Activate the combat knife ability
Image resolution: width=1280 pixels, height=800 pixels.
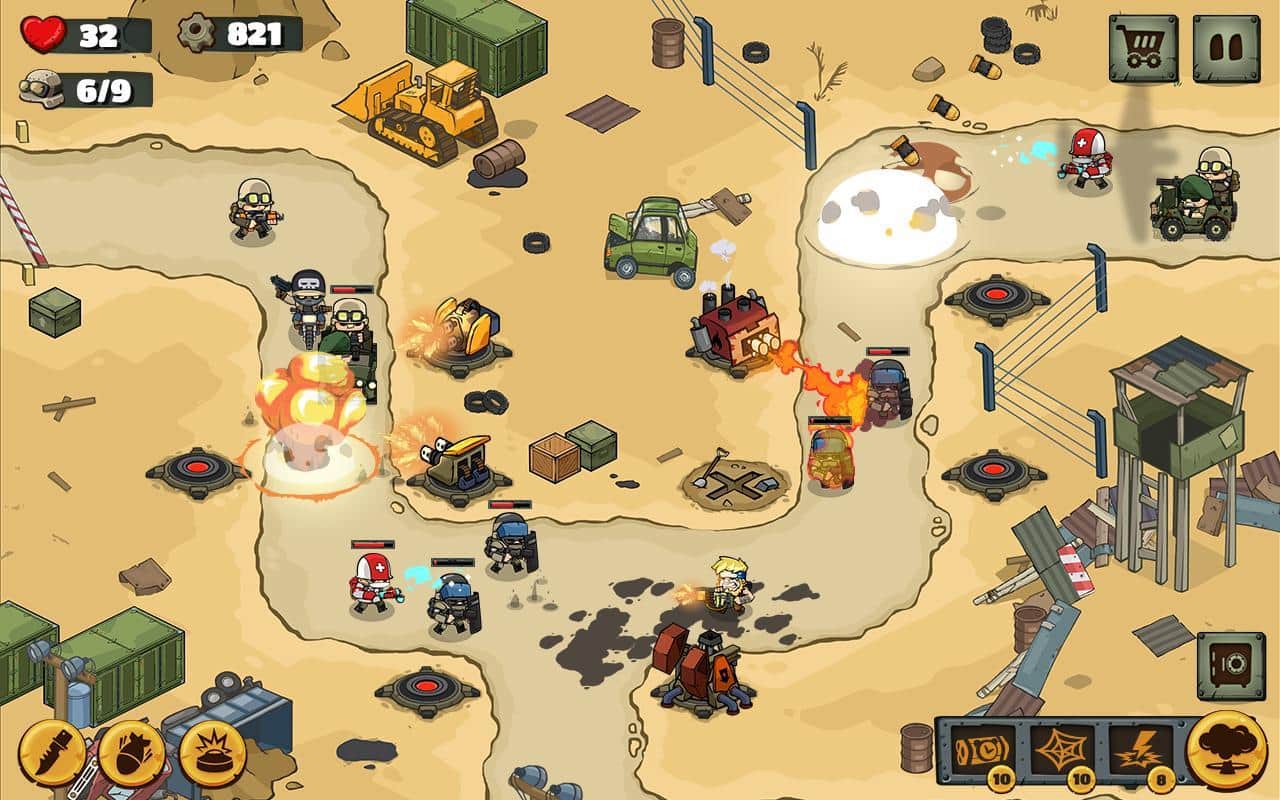[x=52, y=752]
